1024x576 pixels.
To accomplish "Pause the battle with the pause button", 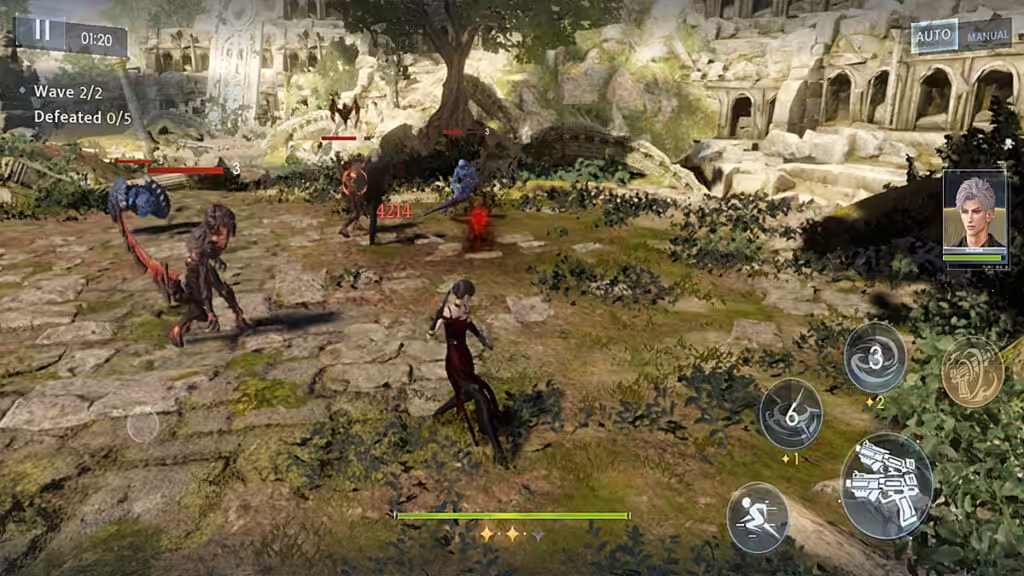I will 42,31.
